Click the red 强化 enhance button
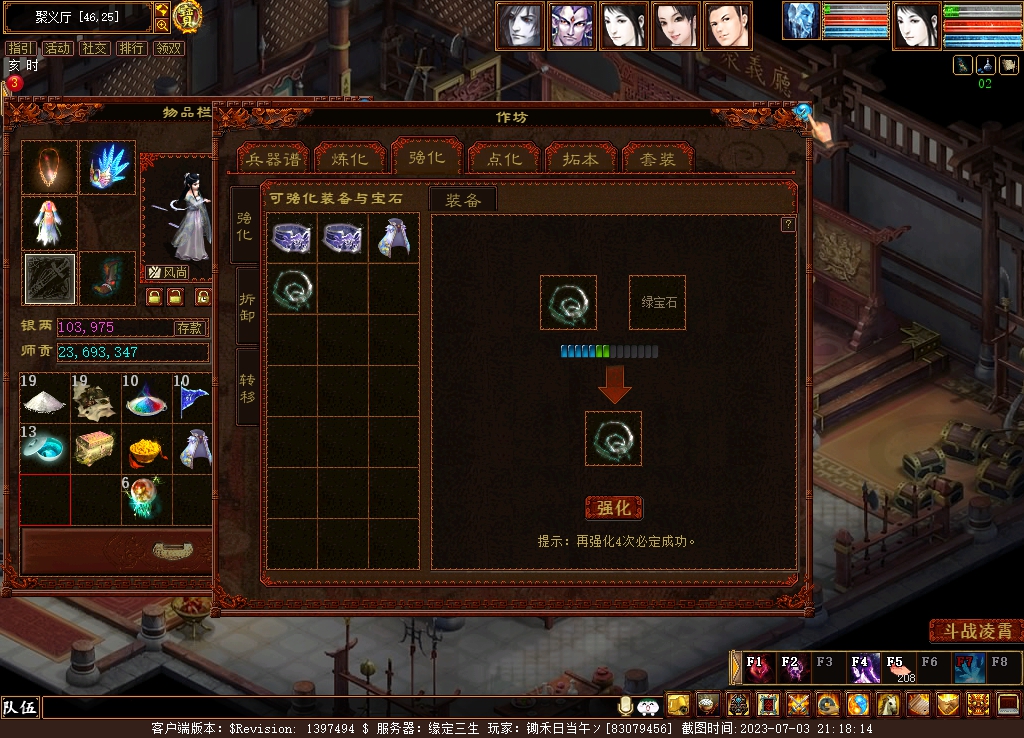The width and height of the screenshot is (1024, 738). [613, 508]
